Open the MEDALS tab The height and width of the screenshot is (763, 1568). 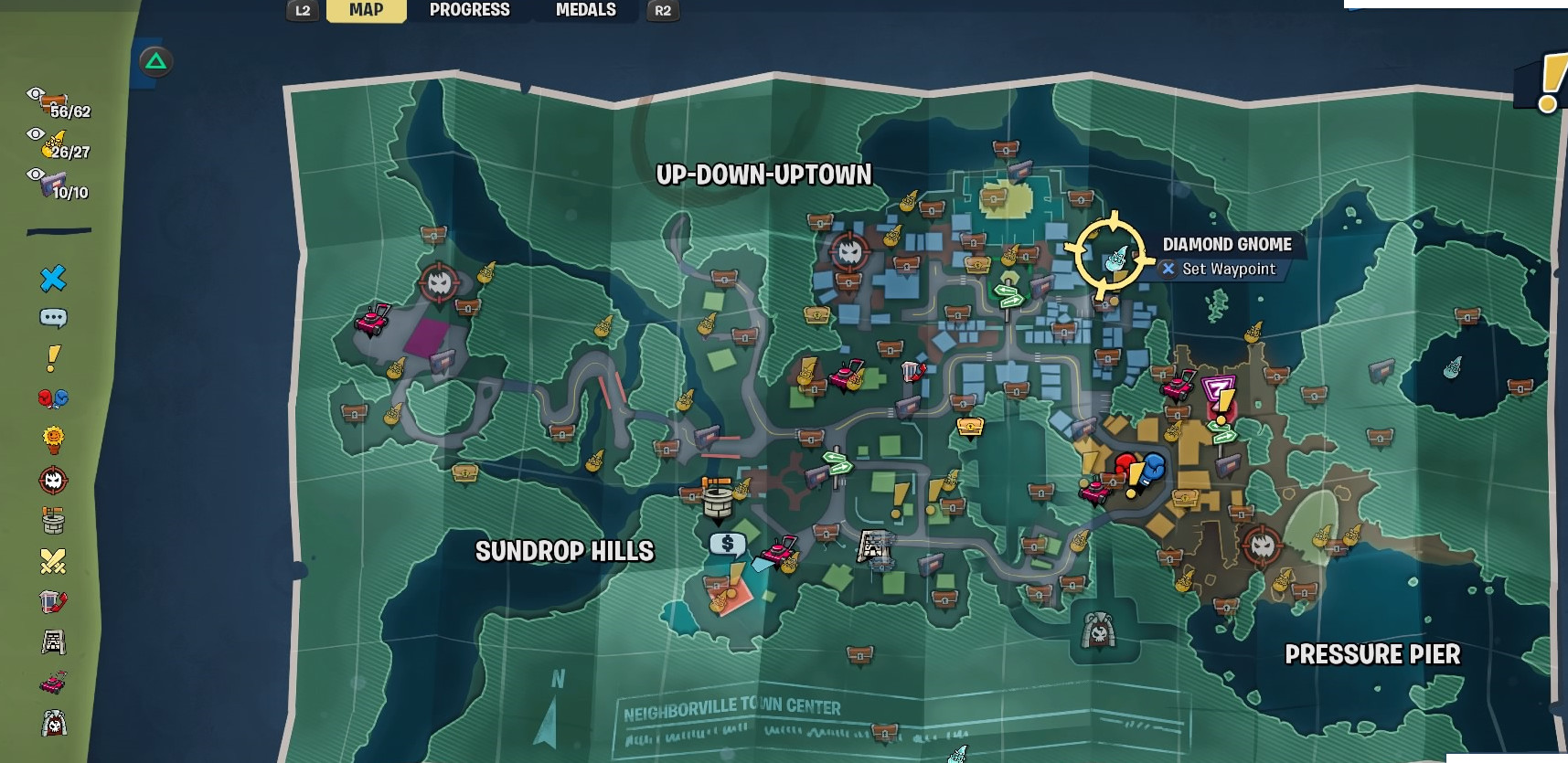(x=585, y=10)
